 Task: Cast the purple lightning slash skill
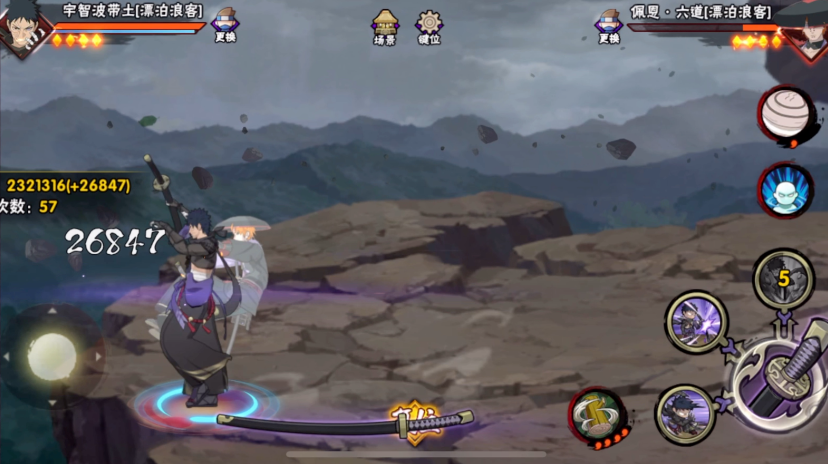click(x=695, y=322)
